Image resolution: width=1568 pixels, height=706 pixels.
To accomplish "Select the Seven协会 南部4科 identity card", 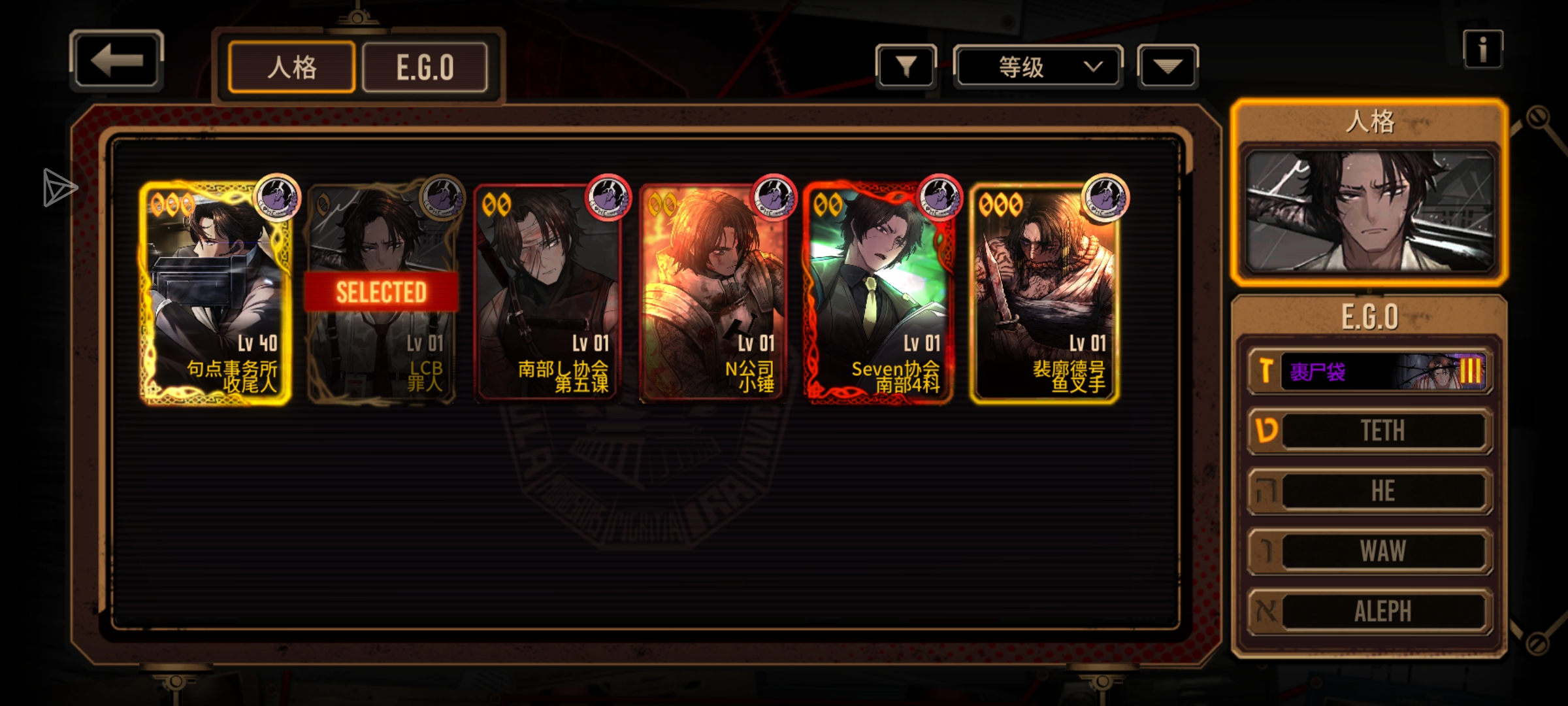I will (x=879, y=294).
